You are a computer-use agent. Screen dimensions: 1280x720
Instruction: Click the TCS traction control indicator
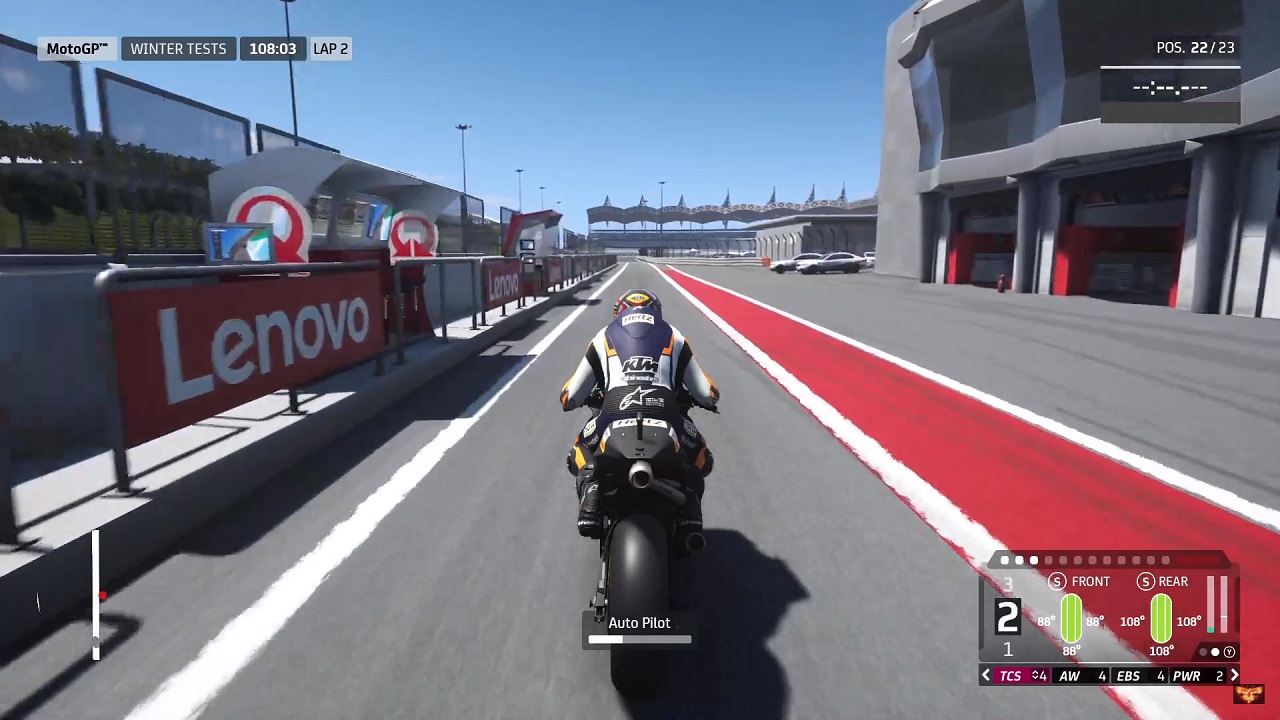pyautogui.click(x=1010, y=675)
